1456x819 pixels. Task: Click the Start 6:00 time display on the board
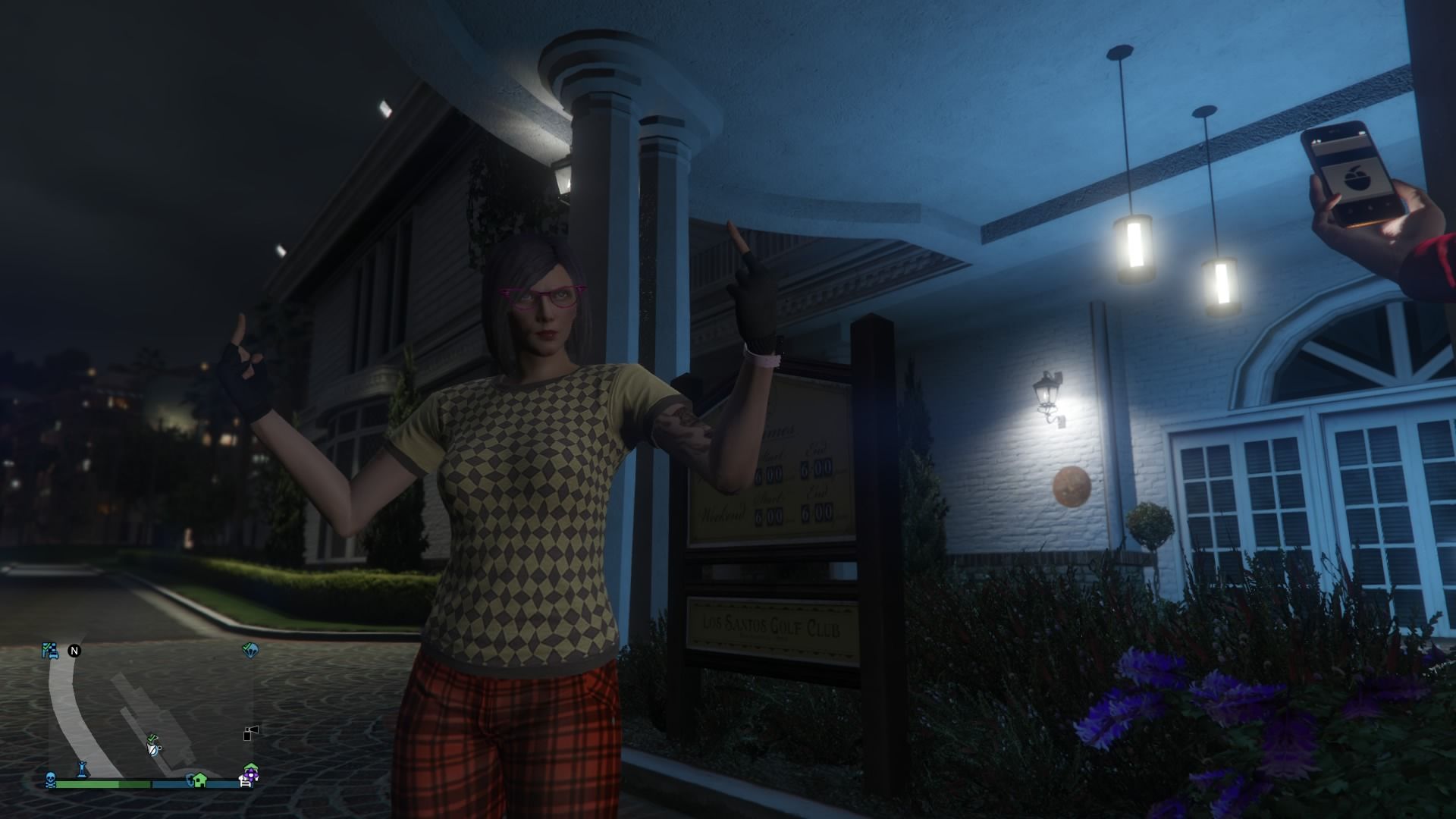(x=769, y=475)
